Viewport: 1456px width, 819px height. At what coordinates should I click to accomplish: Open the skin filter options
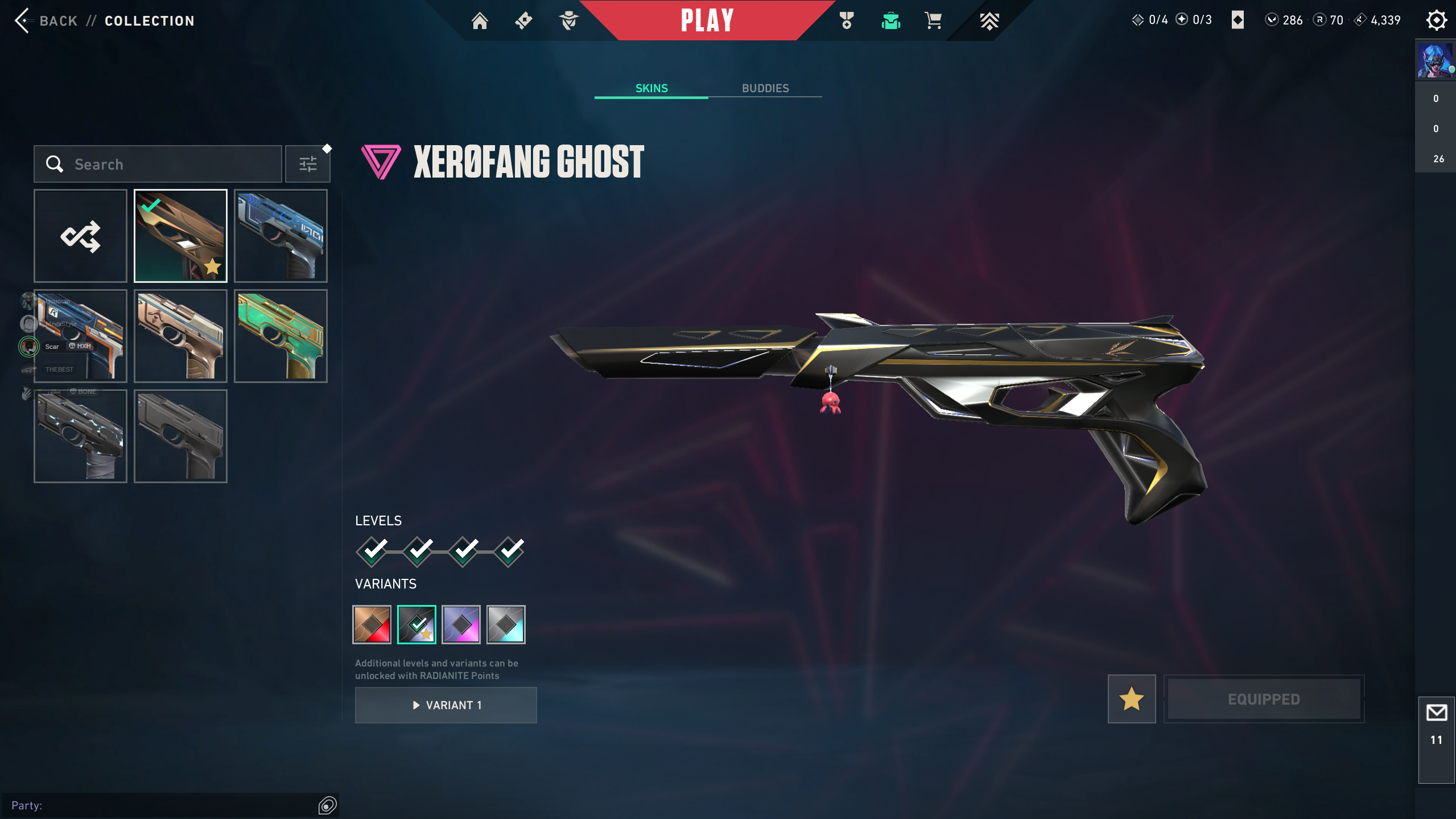coord(308,164)
